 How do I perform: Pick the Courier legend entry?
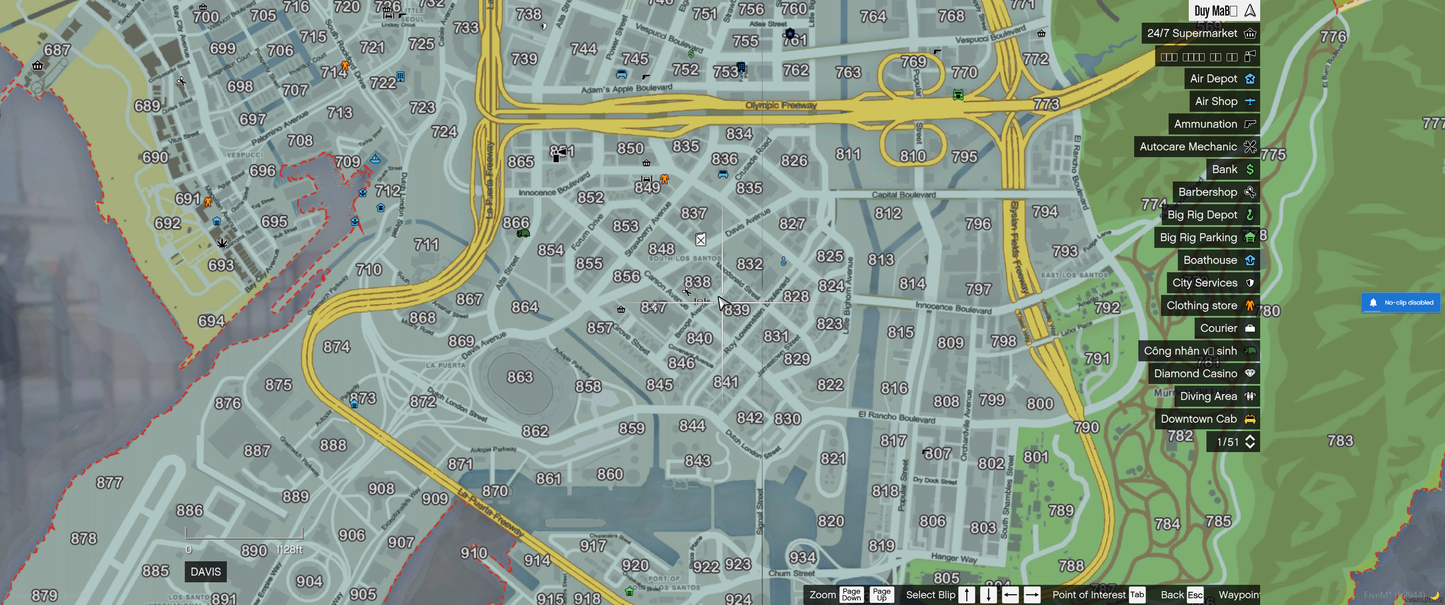coord(1227,328)
